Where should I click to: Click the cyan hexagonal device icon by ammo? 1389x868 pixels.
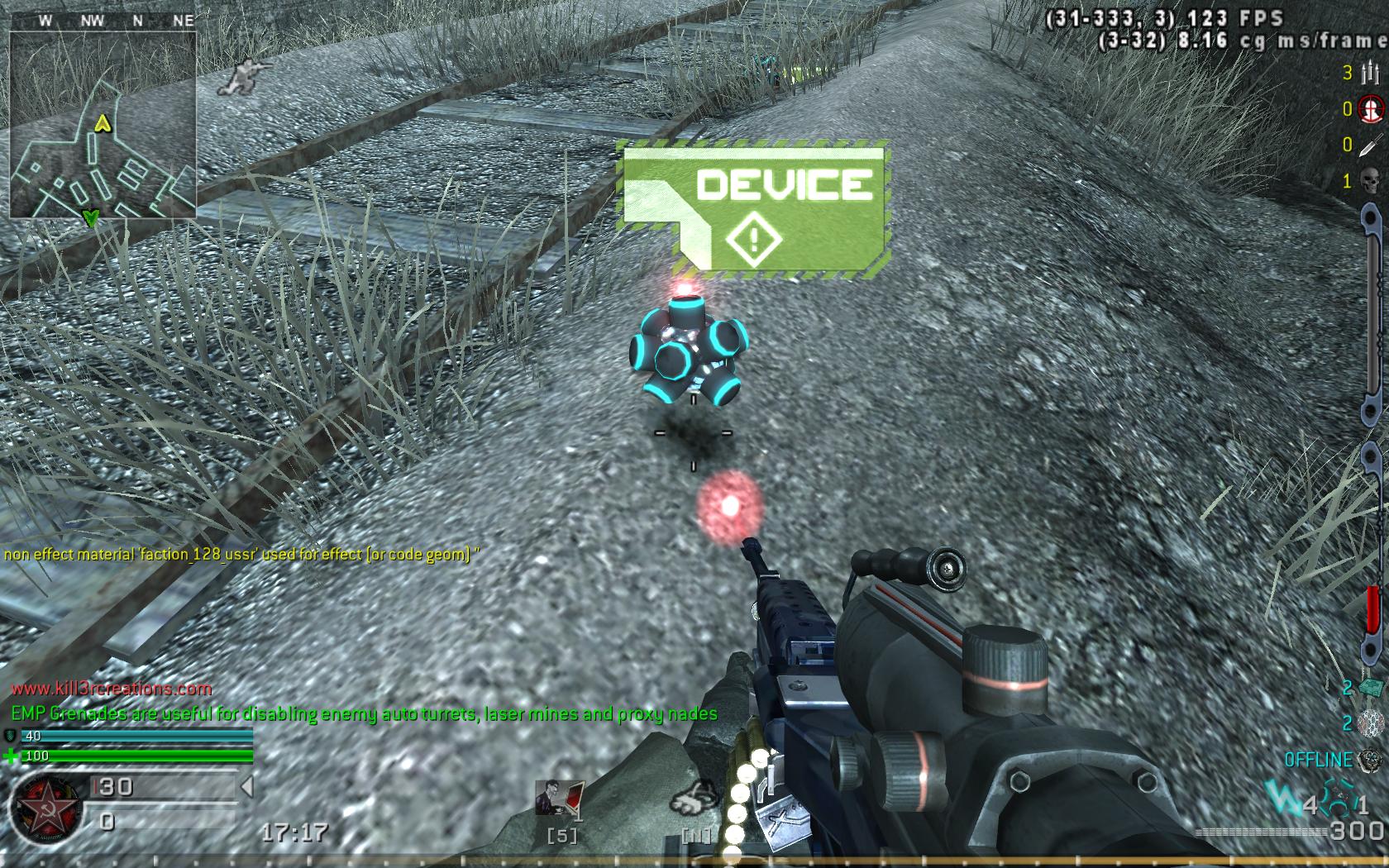coord(1339,802)
